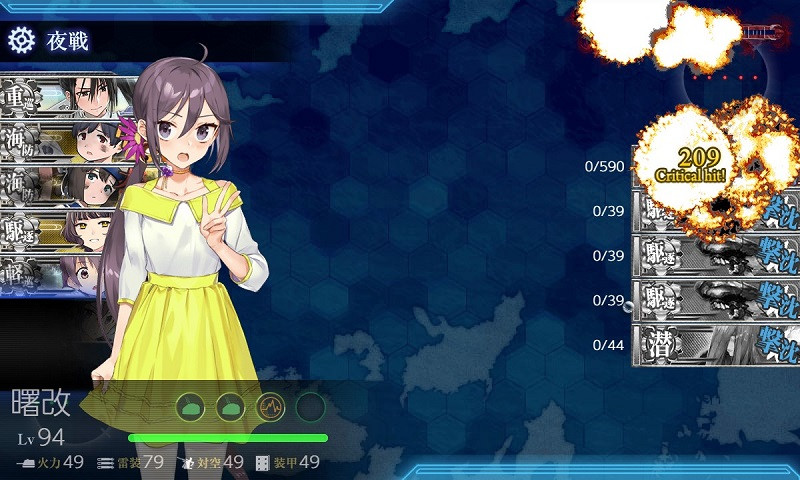Viewport: 800px width, 480px height.
Task: Click the empty equipment slot circle
Action: [311, 406]
